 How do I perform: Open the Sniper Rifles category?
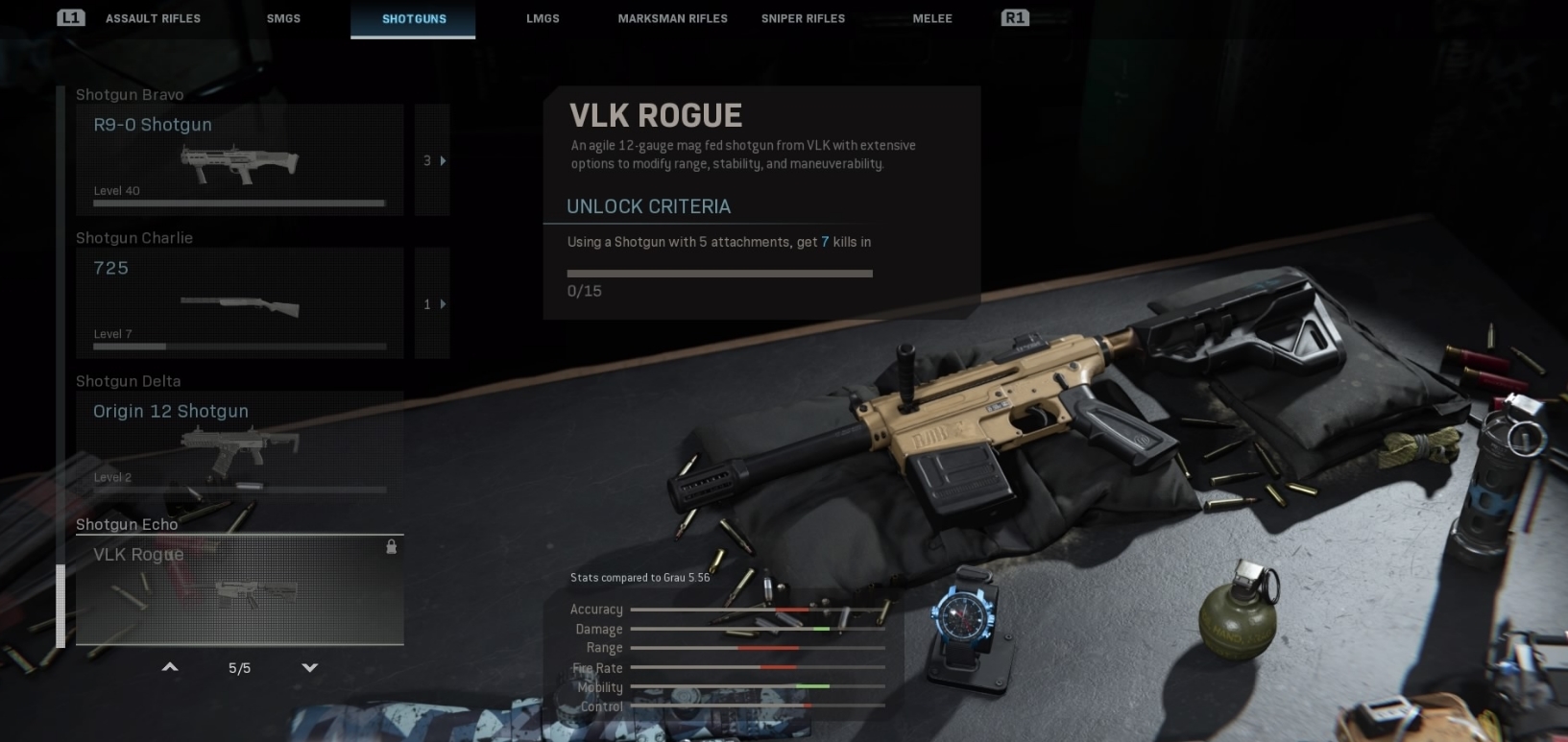pos(802,18)
